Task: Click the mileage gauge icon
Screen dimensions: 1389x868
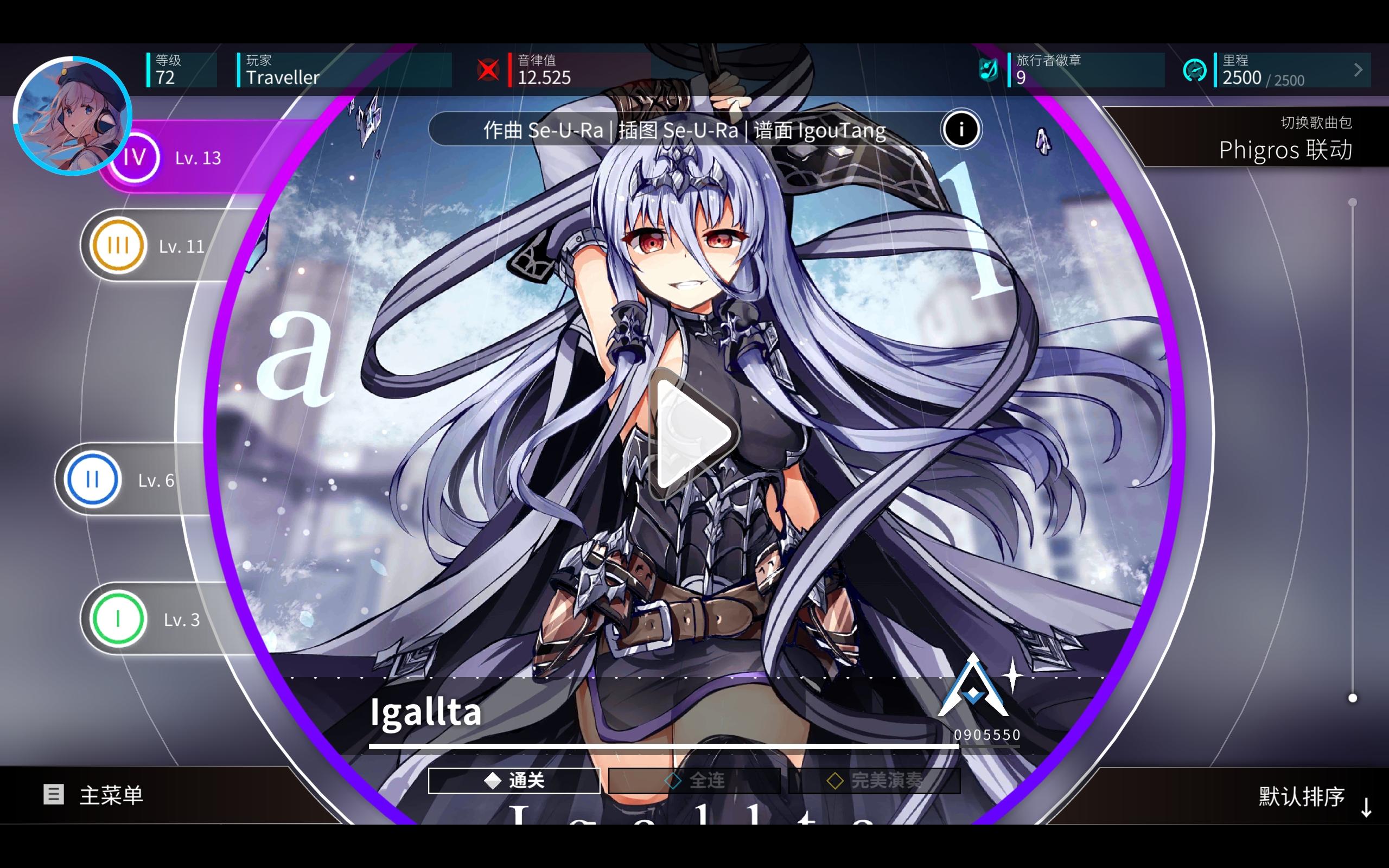Action: point(1196,69)
